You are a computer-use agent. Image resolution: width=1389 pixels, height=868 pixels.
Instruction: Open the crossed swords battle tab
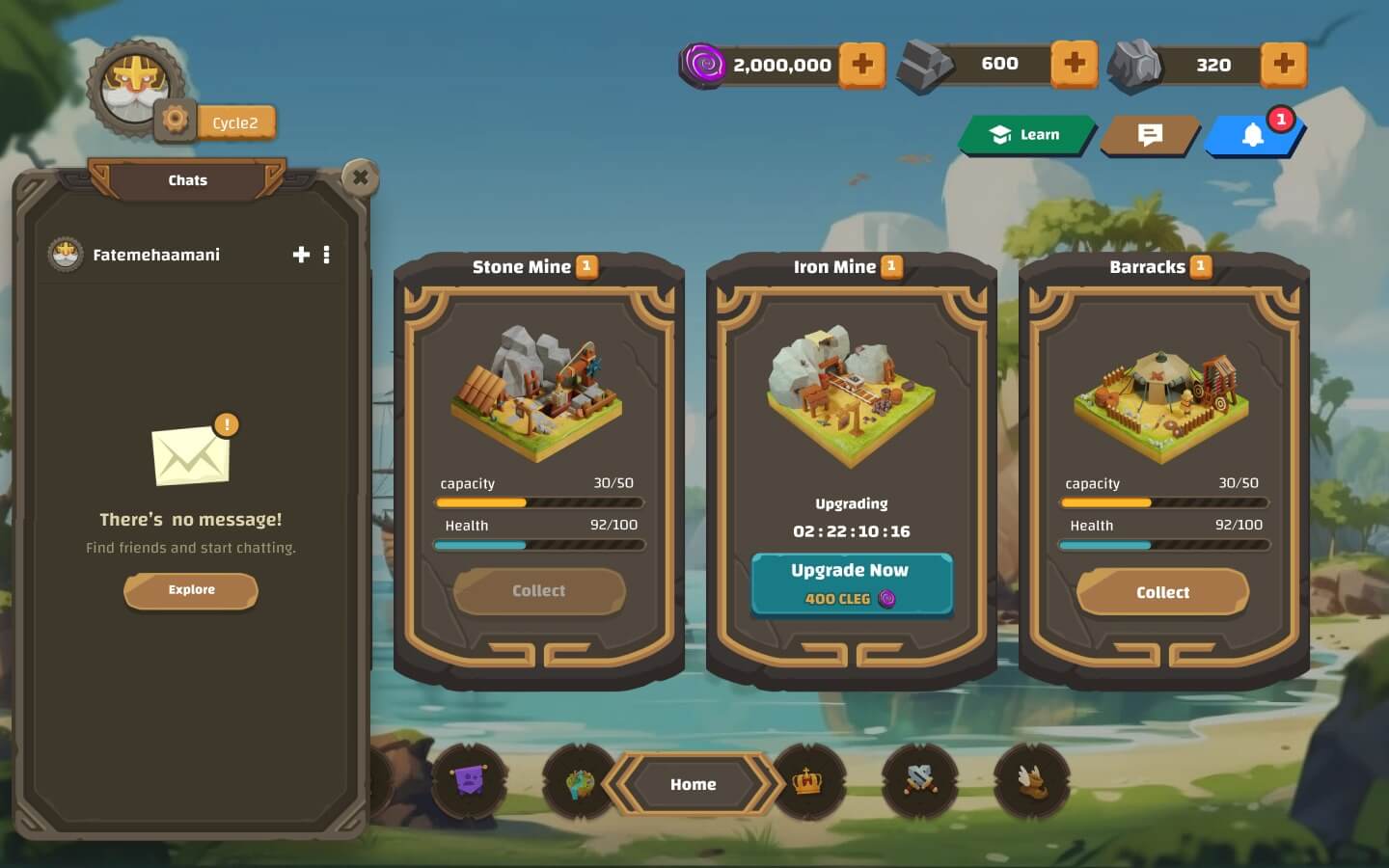click(919, 780)
